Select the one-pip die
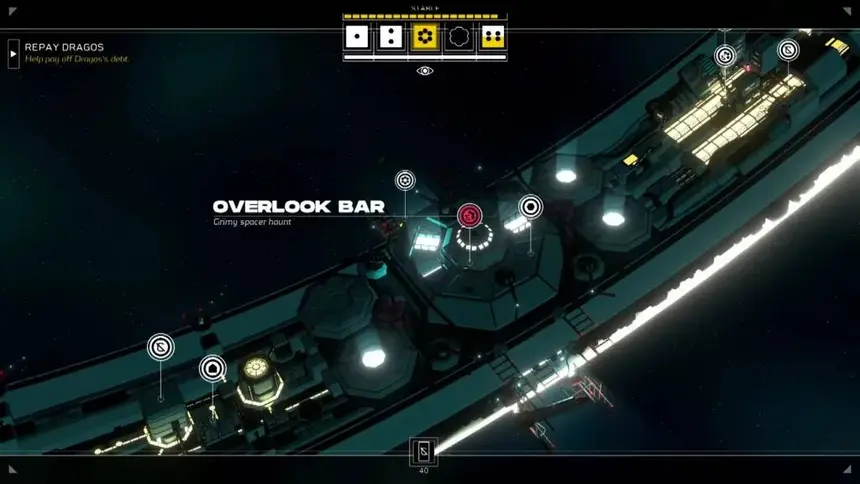 coord(357,38)
